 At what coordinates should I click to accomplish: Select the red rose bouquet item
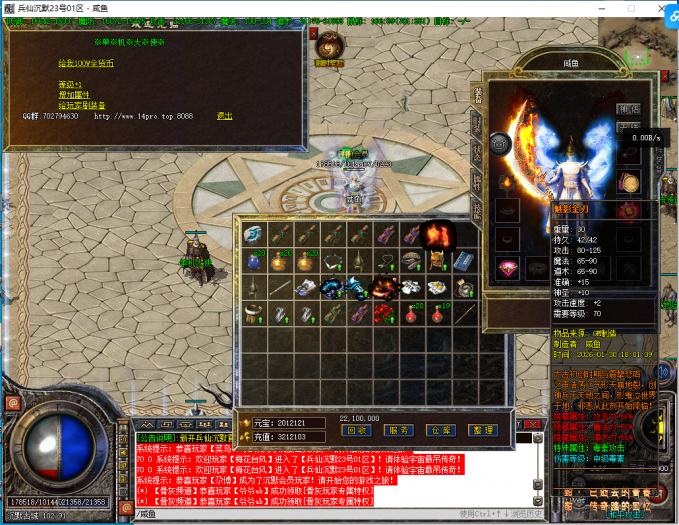384,313
